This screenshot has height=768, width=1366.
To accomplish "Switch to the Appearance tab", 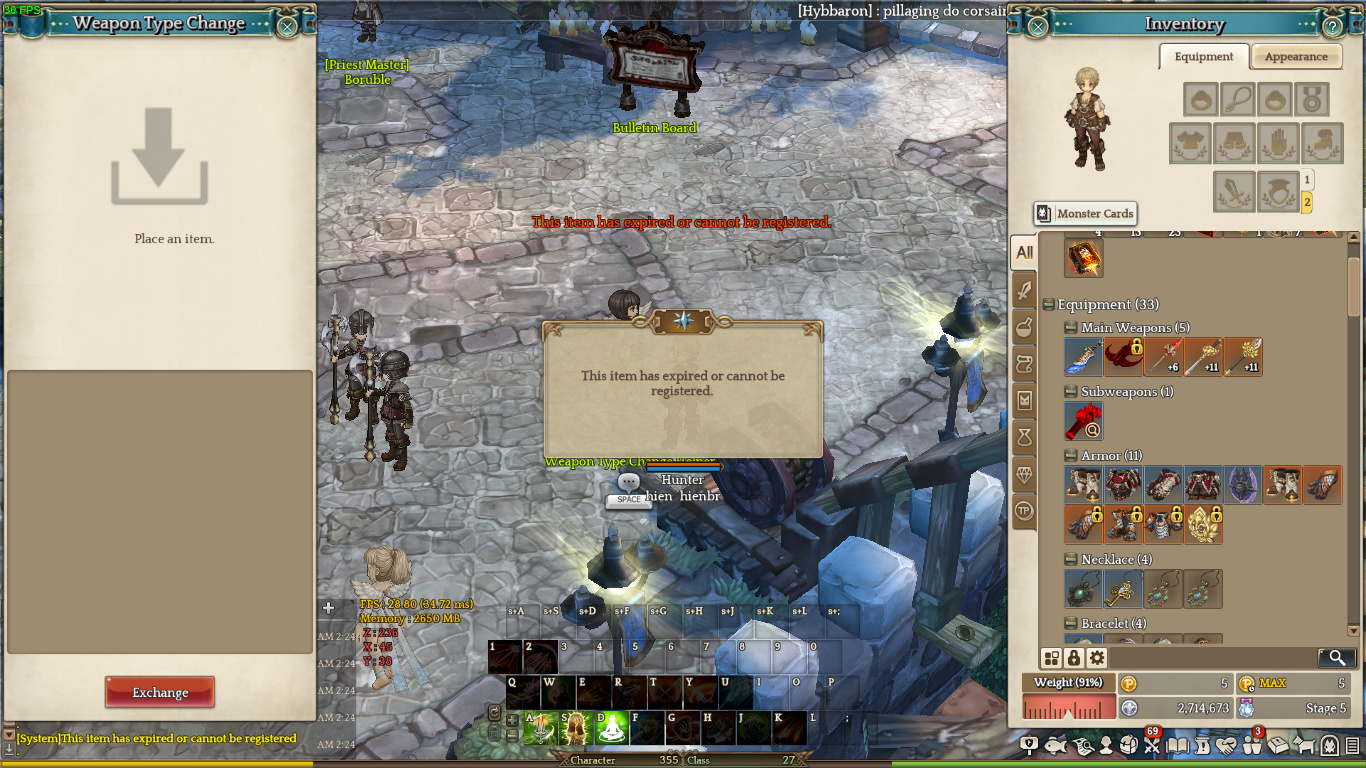I will tap(1295, 57).
